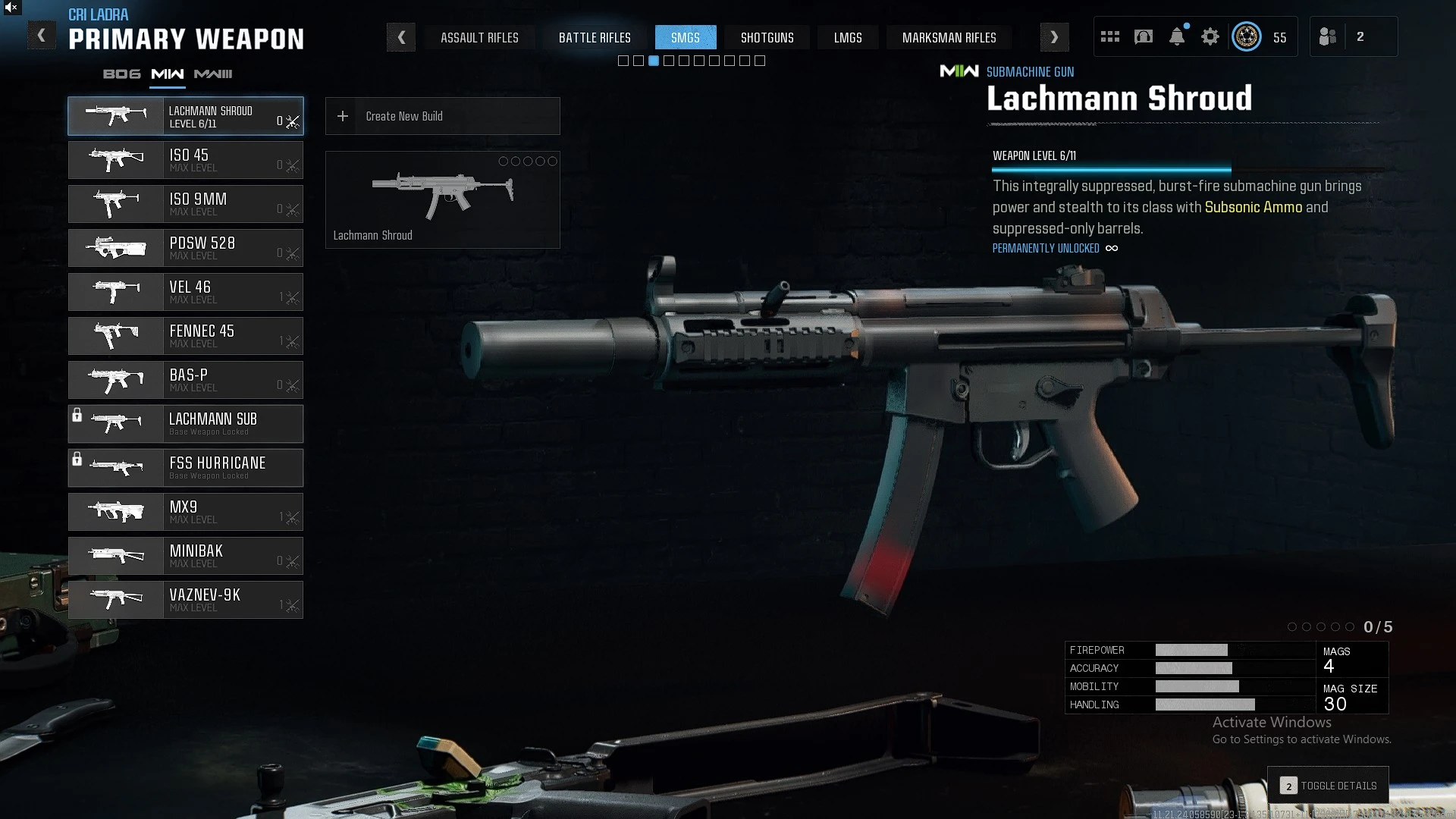Switch to the BO6 weapon filter
The height and width of the screenshot is (819, 1456).
122,74
